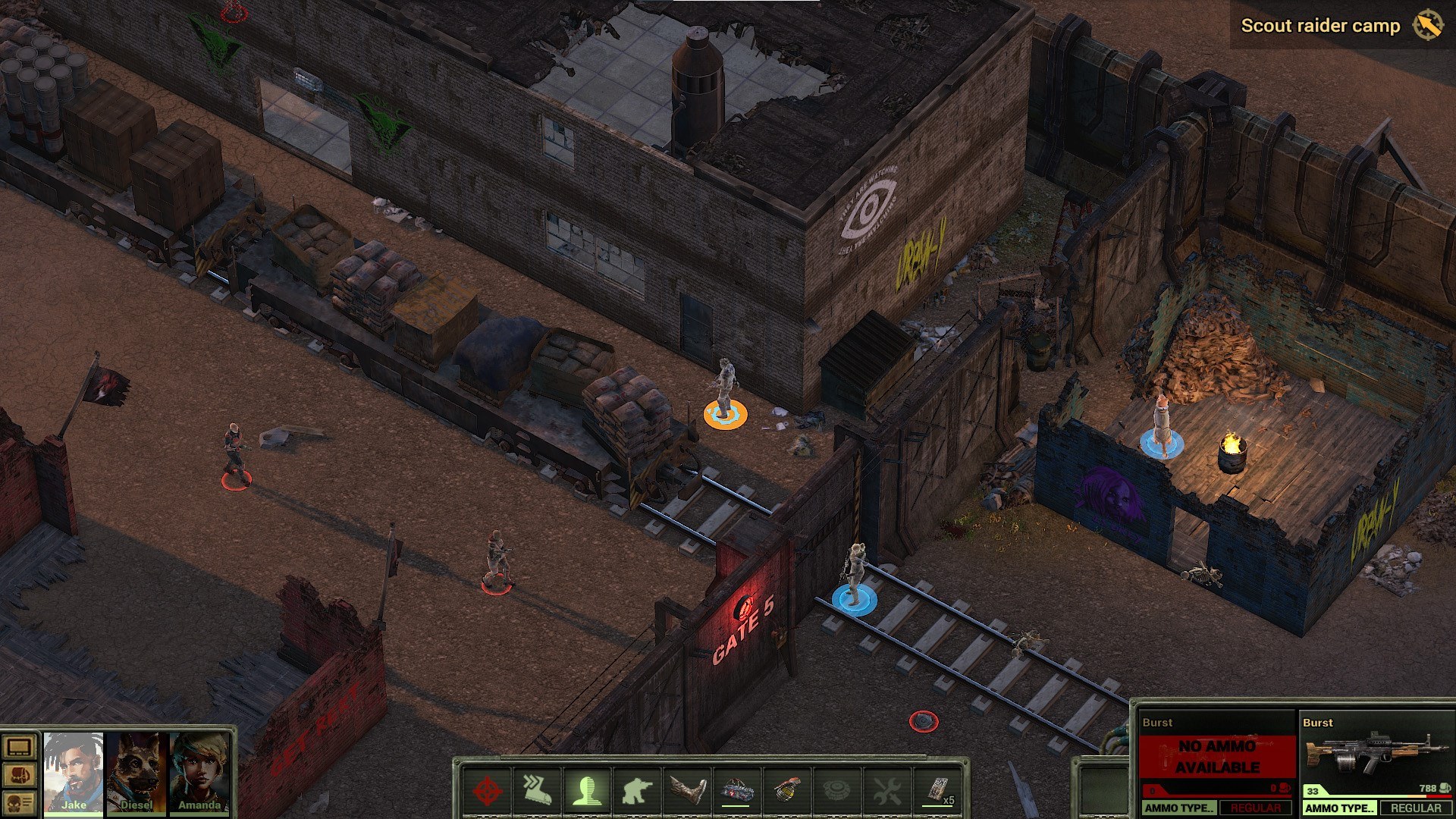Image resolution: width=1456 pixels, height=819 pixels.
Task: Select the empty 'No Ammo Available' weapon
Action: coord(1216,756)
